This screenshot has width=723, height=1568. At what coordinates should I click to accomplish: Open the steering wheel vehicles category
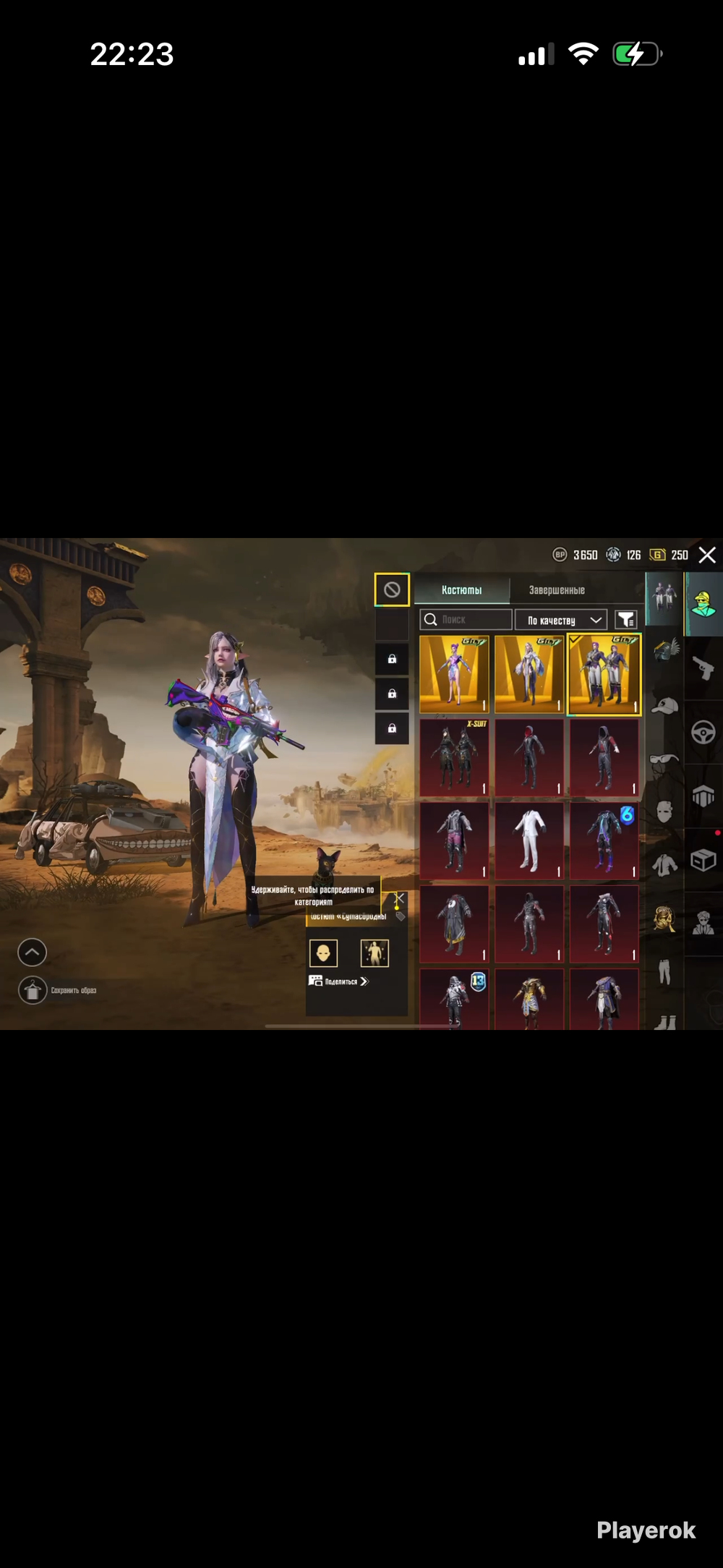(703, 732)
